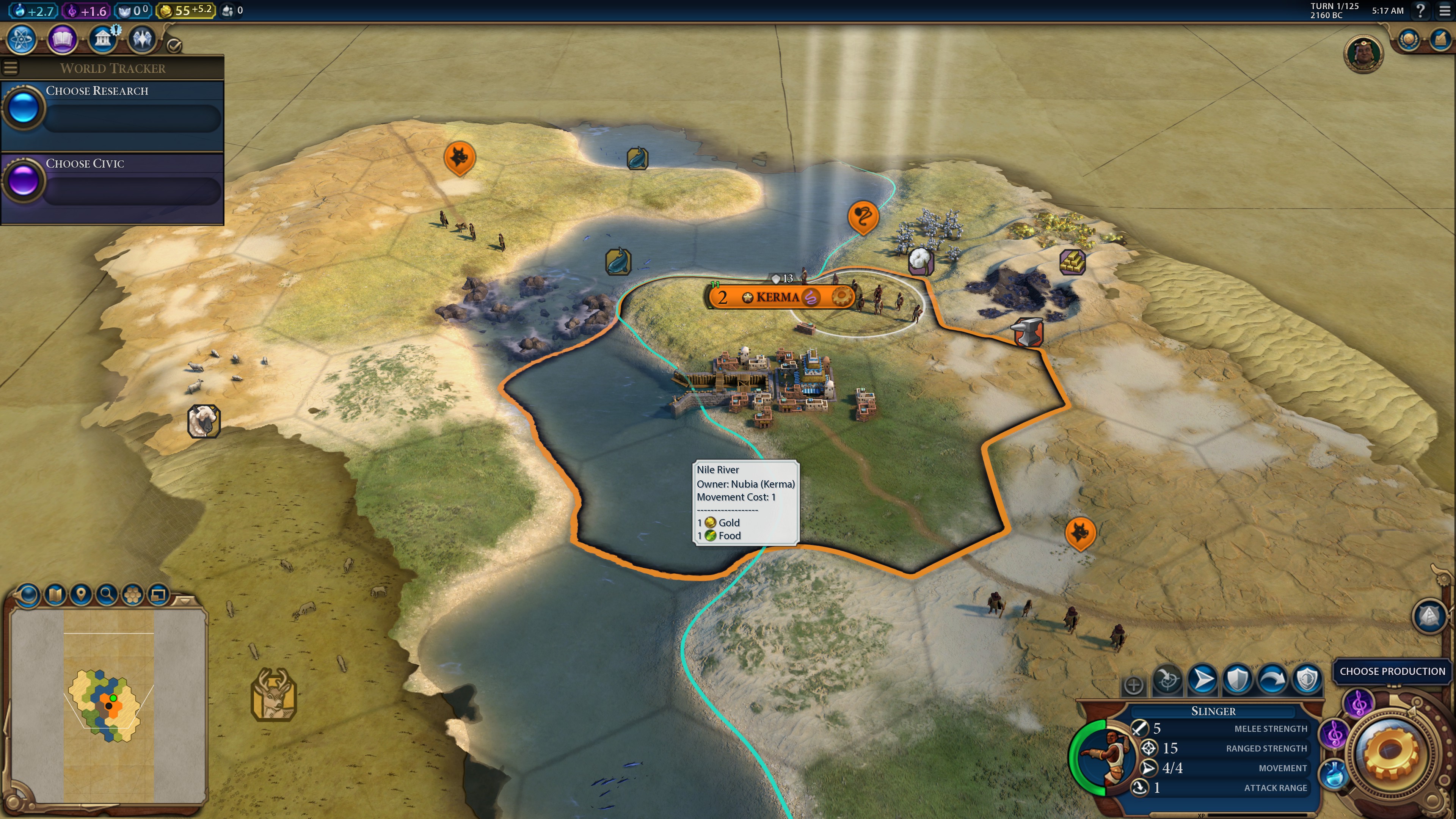Click the Choose Production button
The image size is (1456, 819).
(x=1393, y=672)
